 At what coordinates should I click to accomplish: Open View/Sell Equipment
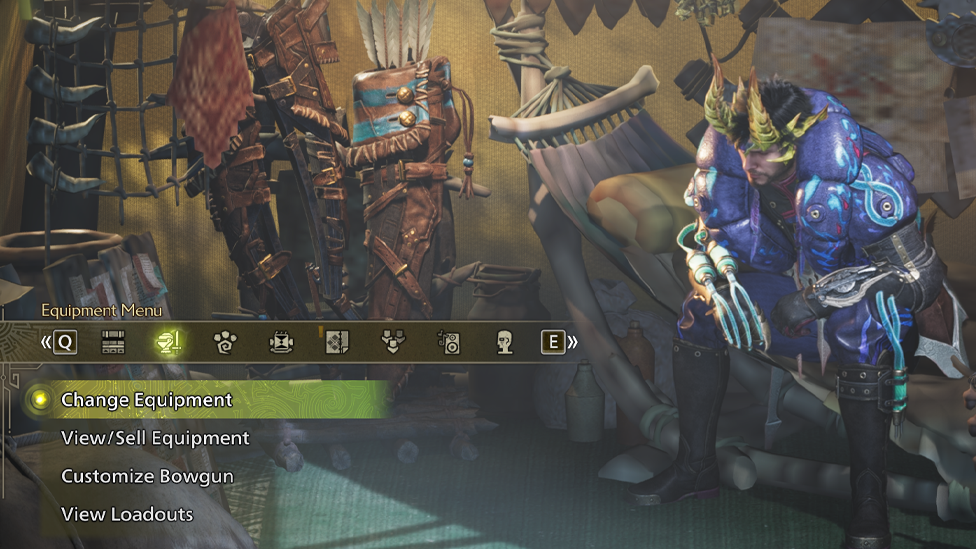(155, 438)
